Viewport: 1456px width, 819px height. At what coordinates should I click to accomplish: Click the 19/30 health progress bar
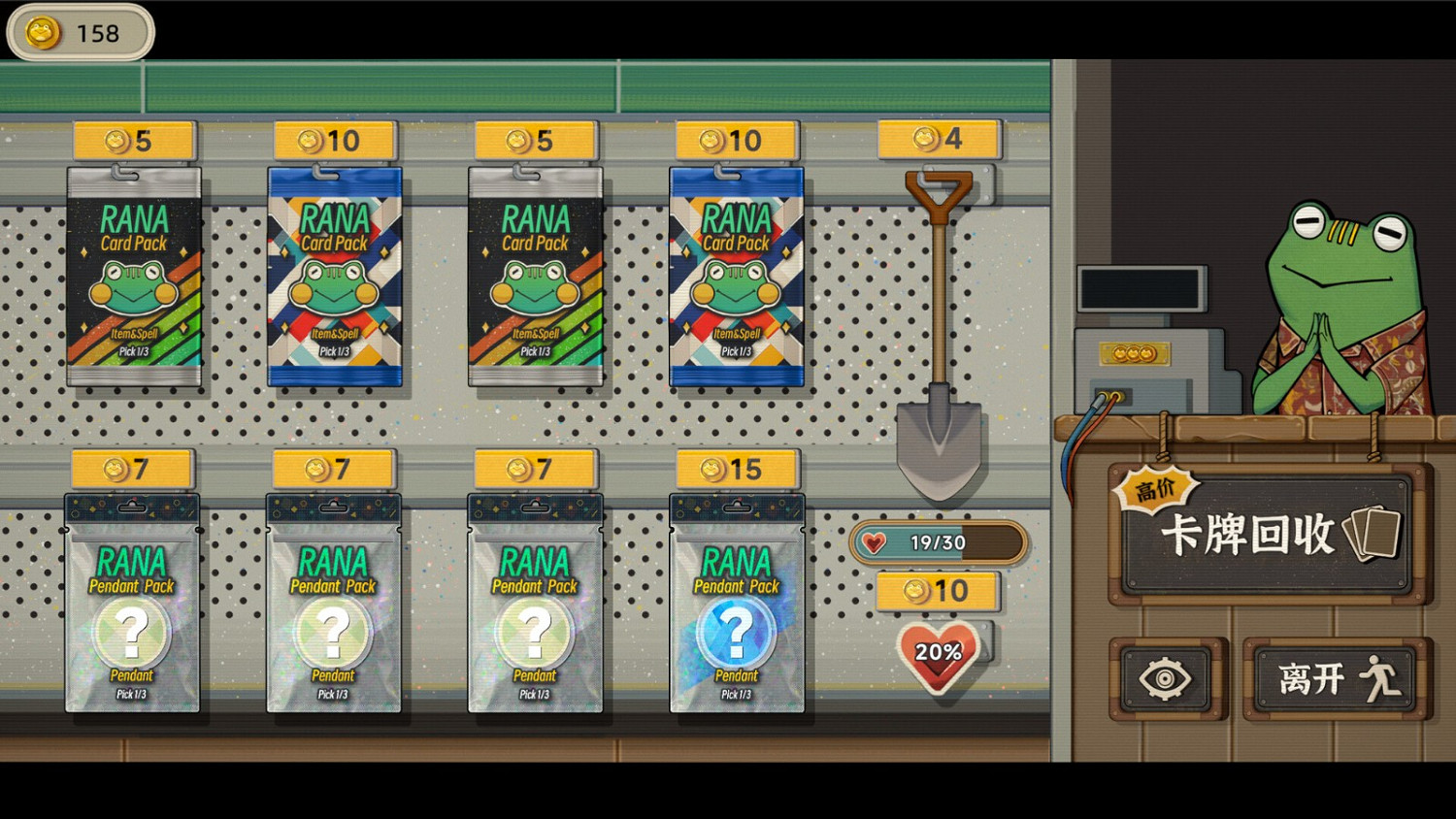tap(937, 542)
